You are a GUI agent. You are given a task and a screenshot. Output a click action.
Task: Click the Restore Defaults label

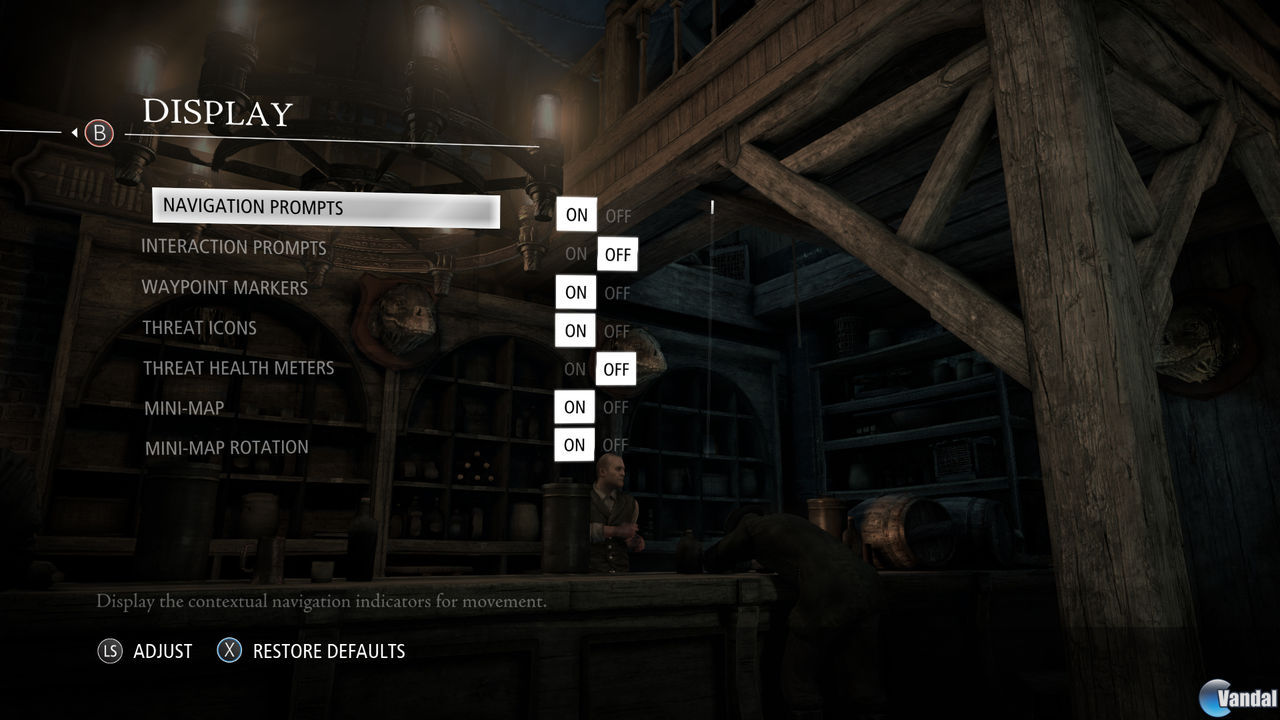click(330, 650)
